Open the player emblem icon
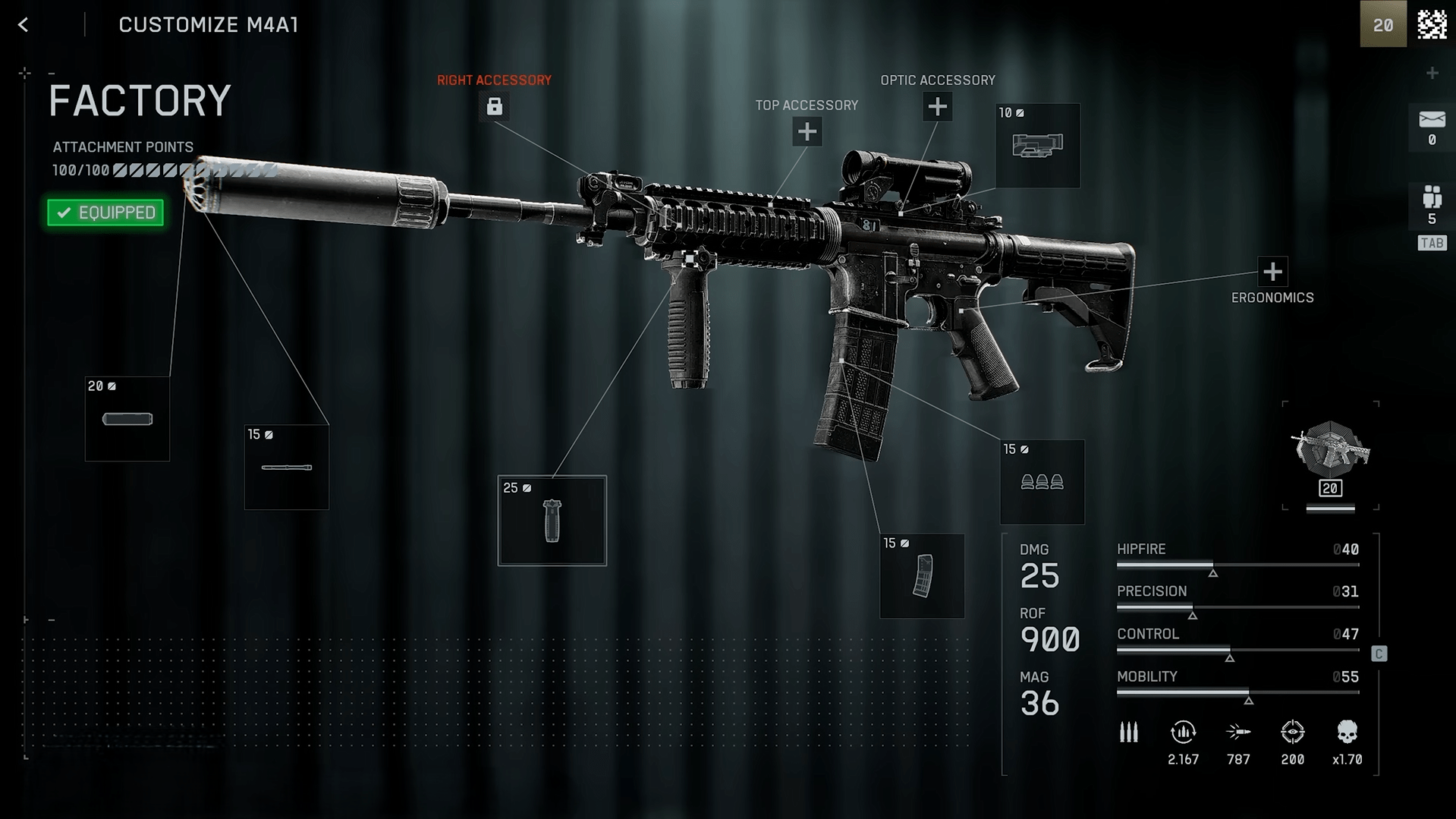This screenshot has height=819, width=1456. [1432, 24]
